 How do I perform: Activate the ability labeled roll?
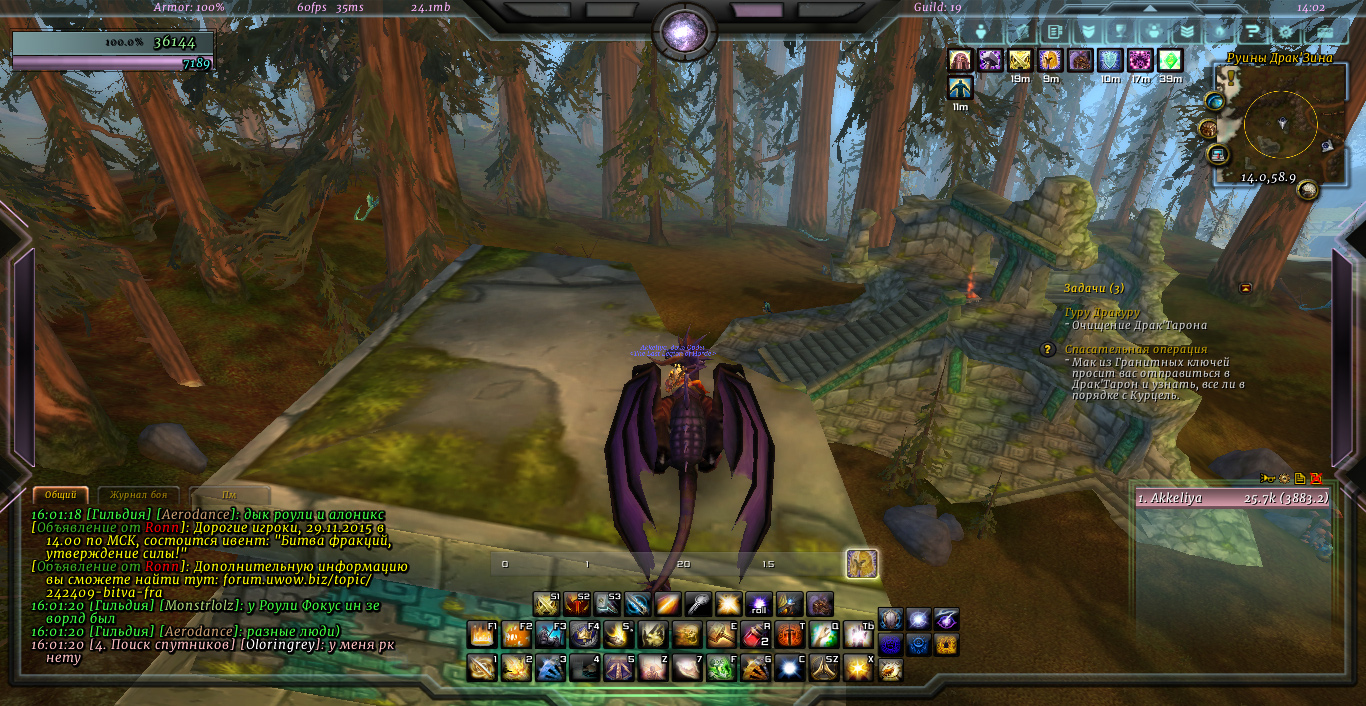coord(759,604)
